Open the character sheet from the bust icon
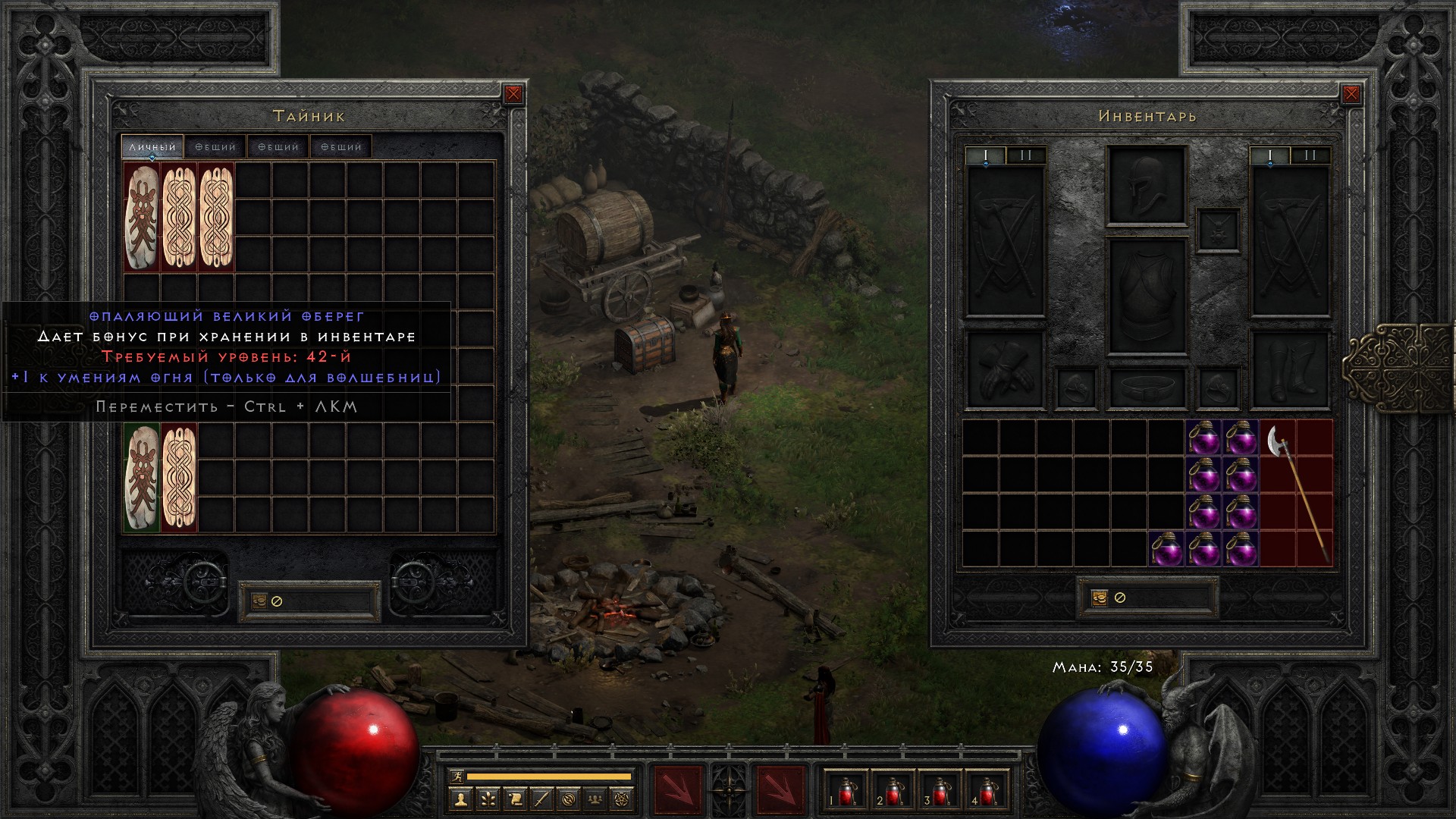This screenshot has height=819, width=1456. coord(460,799)
